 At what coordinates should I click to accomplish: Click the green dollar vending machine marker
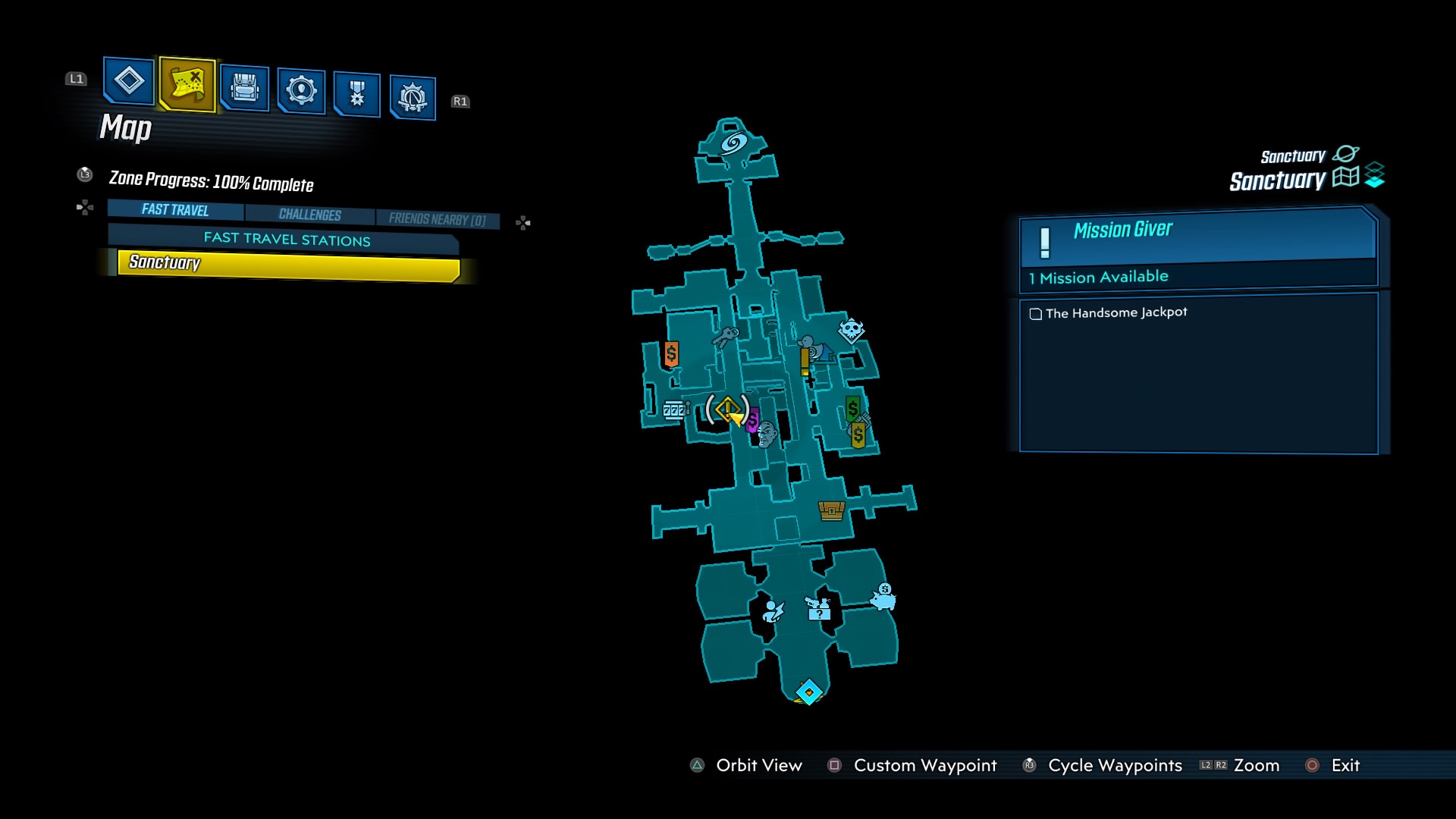click(x=853, y=409)
